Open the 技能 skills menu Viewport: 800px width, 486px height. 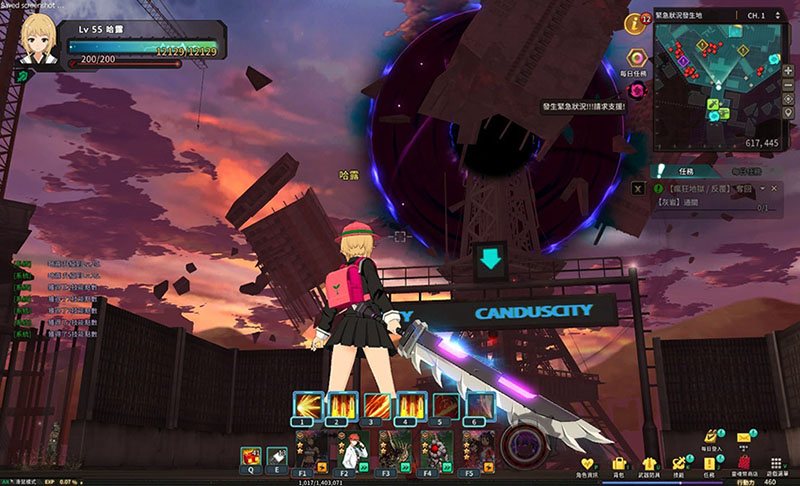coord(681,464)
